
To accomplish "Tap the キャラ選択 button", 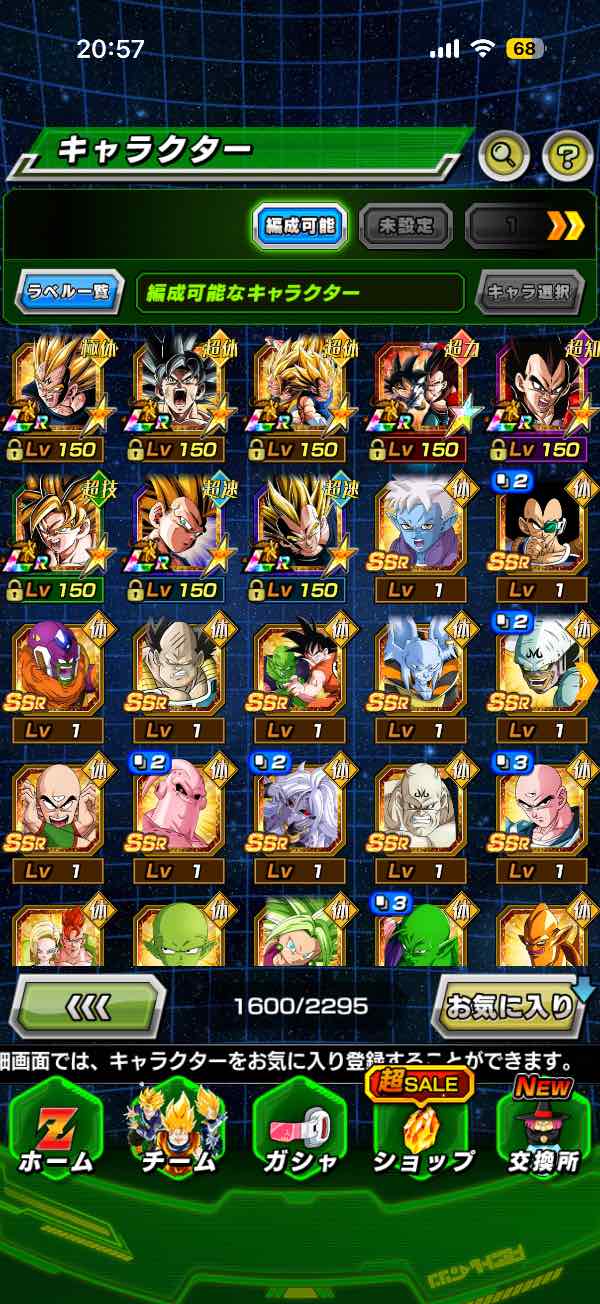I will pyautogui.click(x=529, y=293).
